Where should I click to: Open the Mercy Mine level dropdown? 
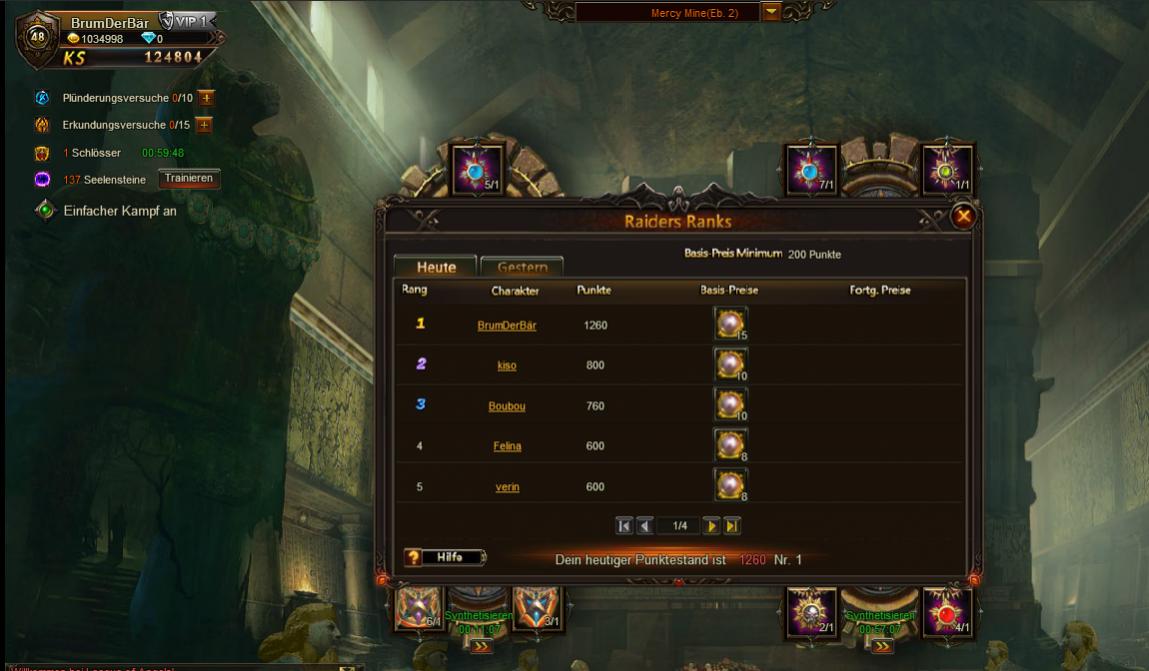click(771, 12)
